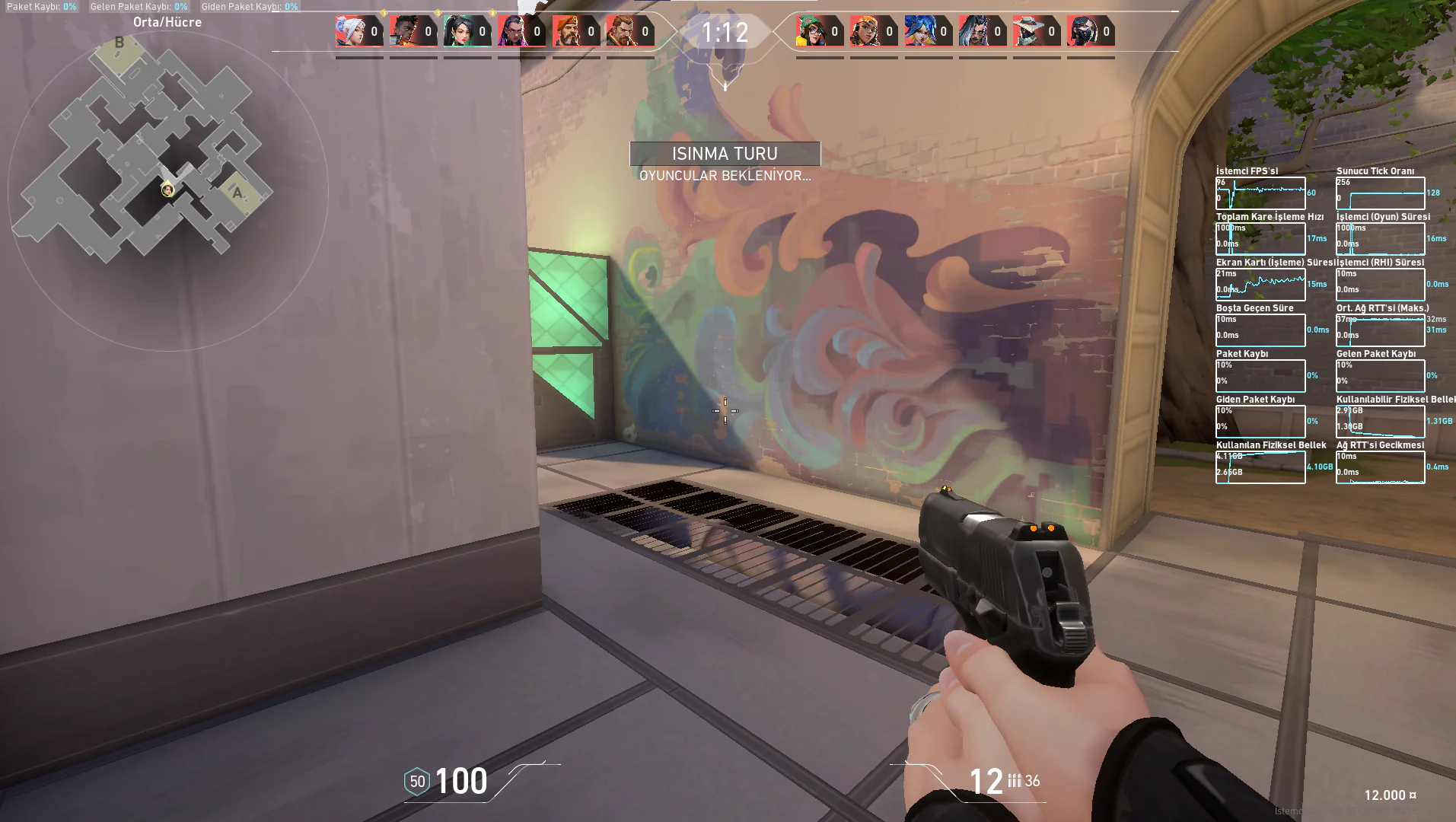Click Viper's portrait at the far right
1456x822 pixels.
1084,32
